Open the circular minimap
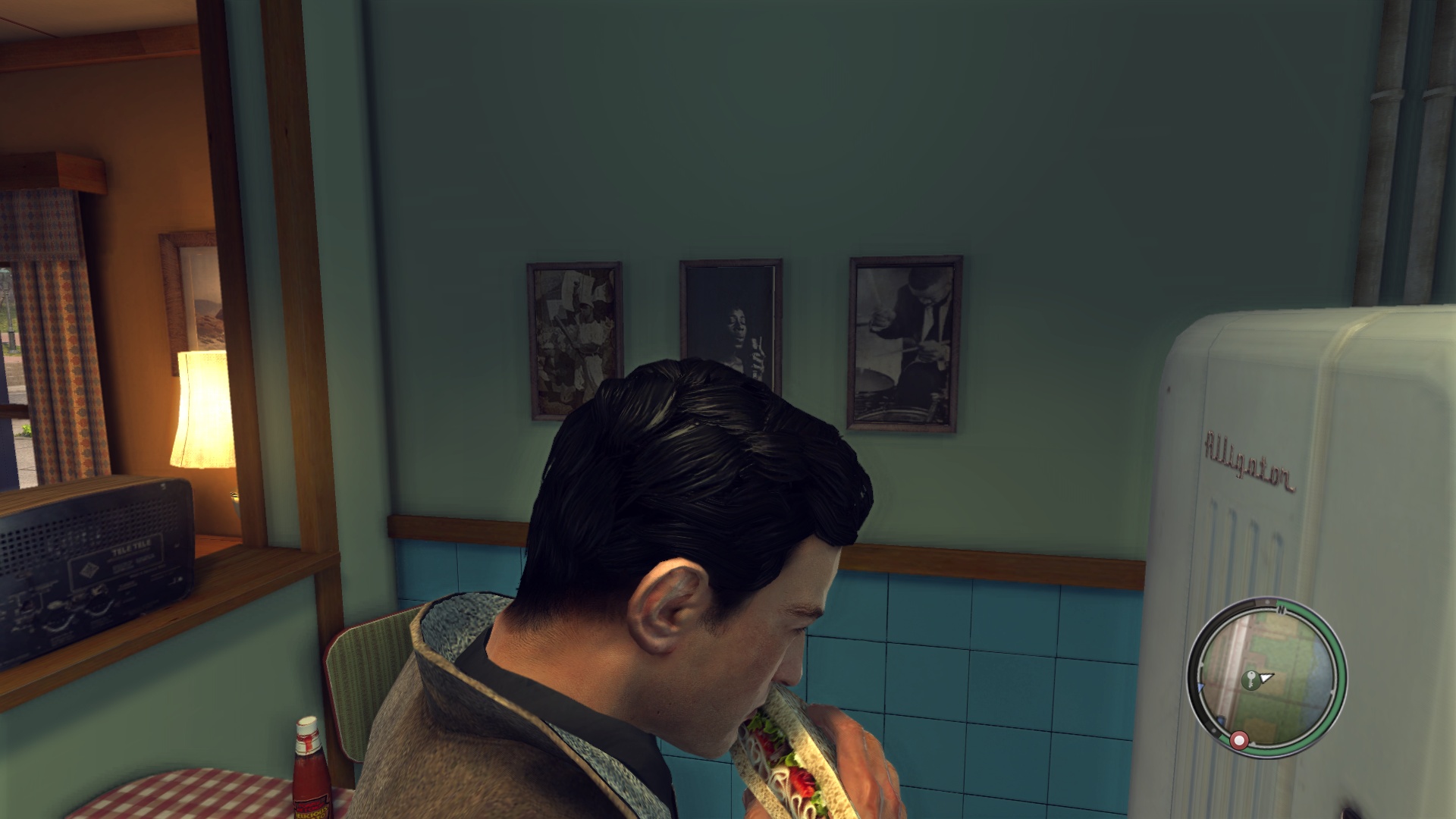 pos(1265,677)
